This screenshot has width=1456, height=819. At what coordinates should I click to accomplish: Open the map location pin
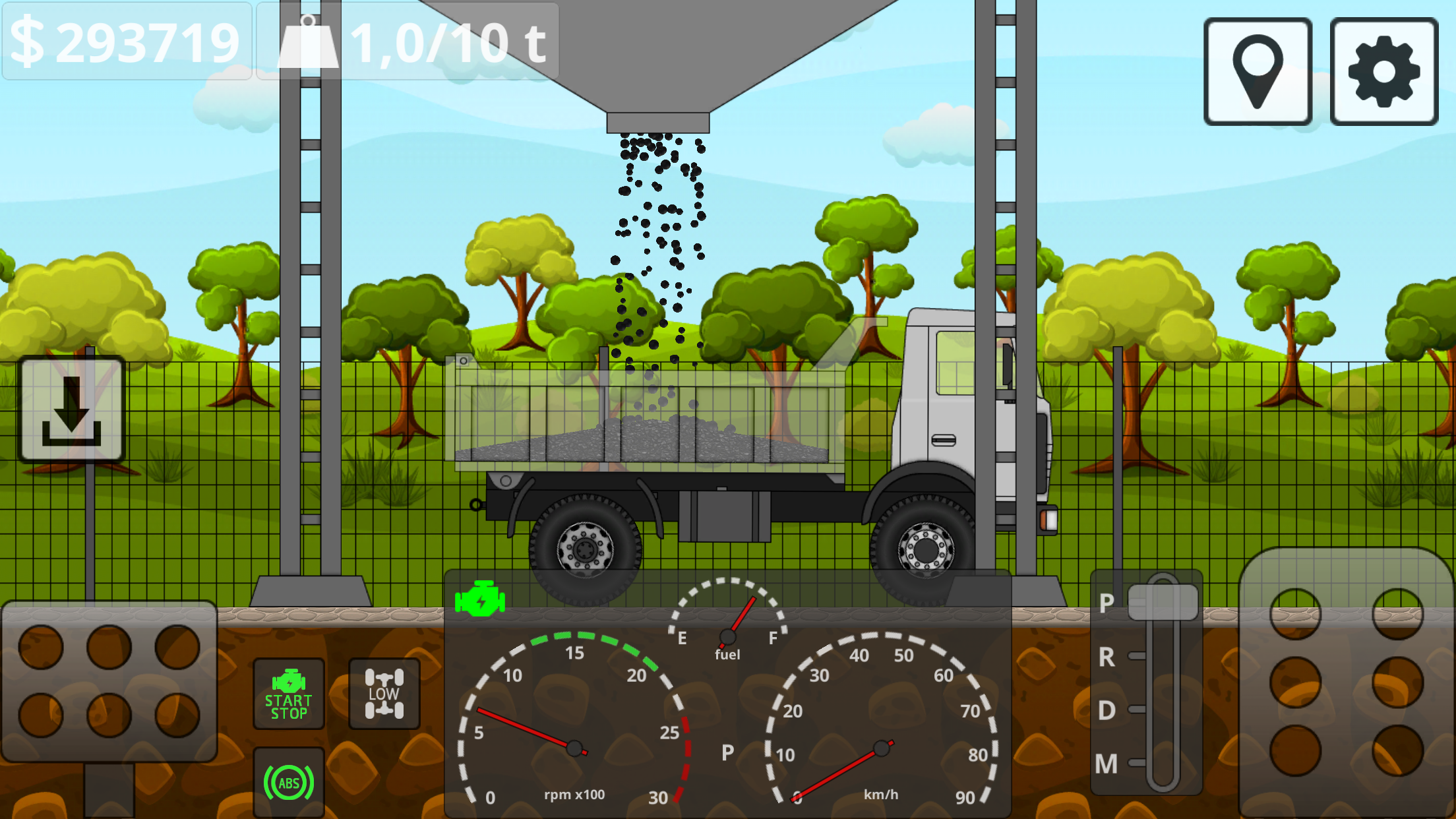(x=1258, y=69)
